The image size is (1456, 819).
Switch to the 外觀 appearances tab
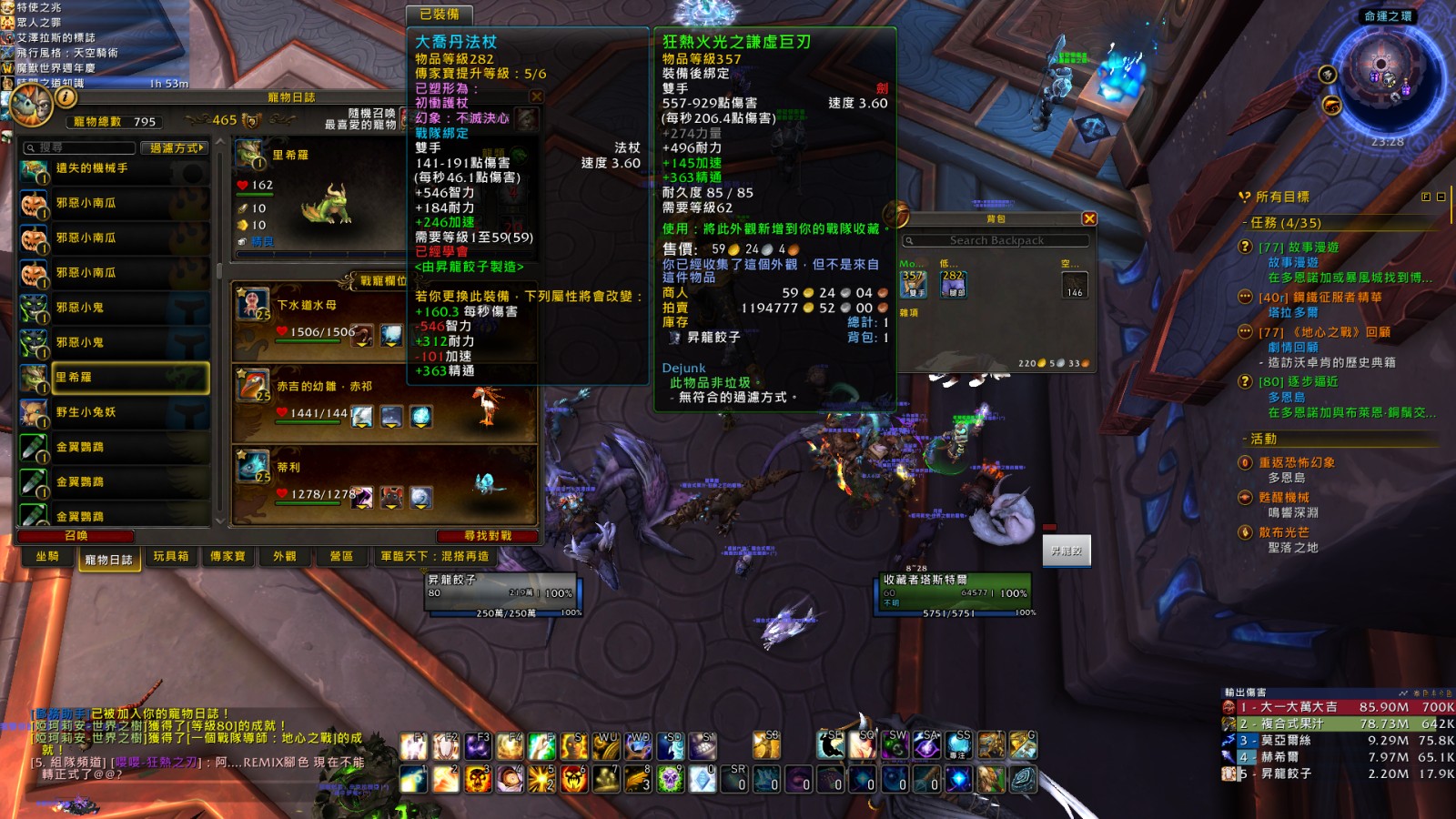(285, 557)
